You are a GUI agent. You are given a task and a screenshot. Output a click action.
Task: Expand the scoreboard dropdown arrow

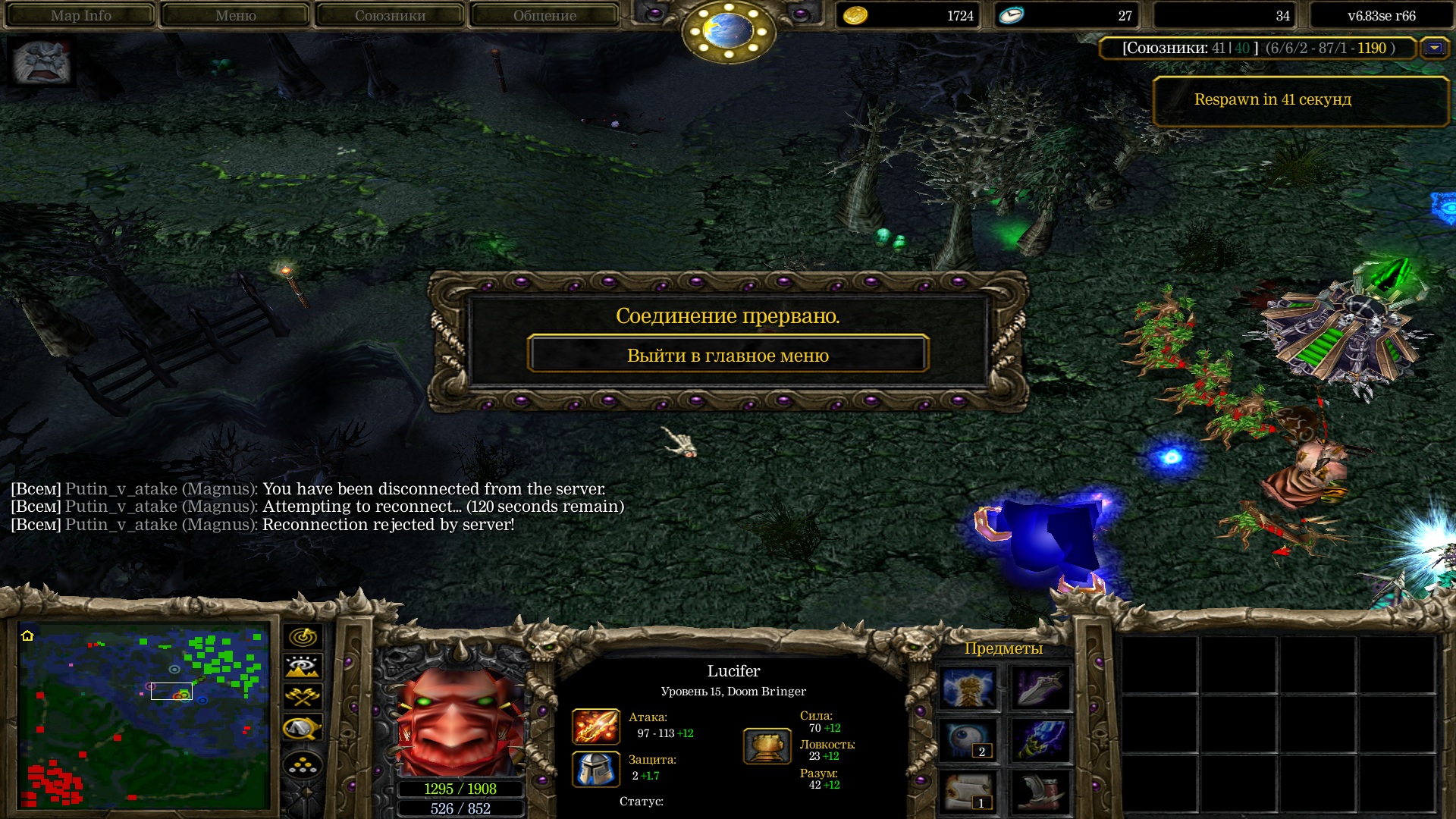pyautogui.click(x=1434, y=48)
